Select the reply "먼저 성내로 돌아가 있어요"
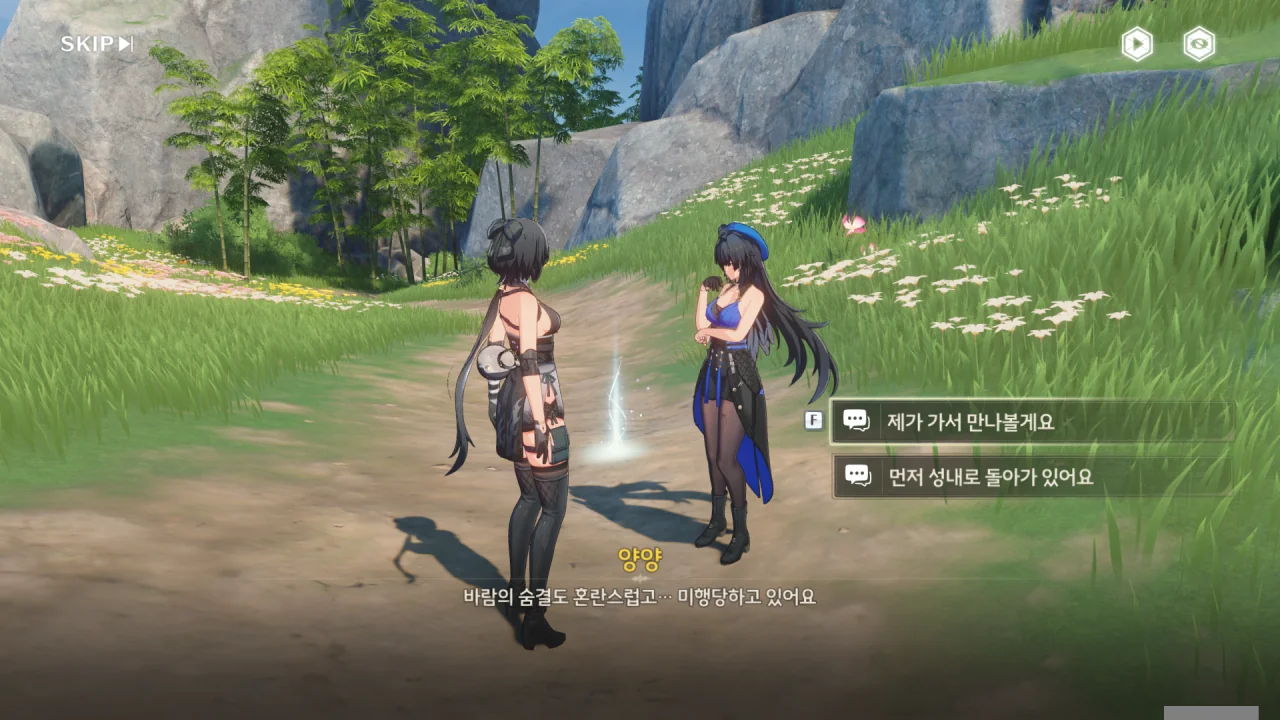 [x=1032, y=477]
